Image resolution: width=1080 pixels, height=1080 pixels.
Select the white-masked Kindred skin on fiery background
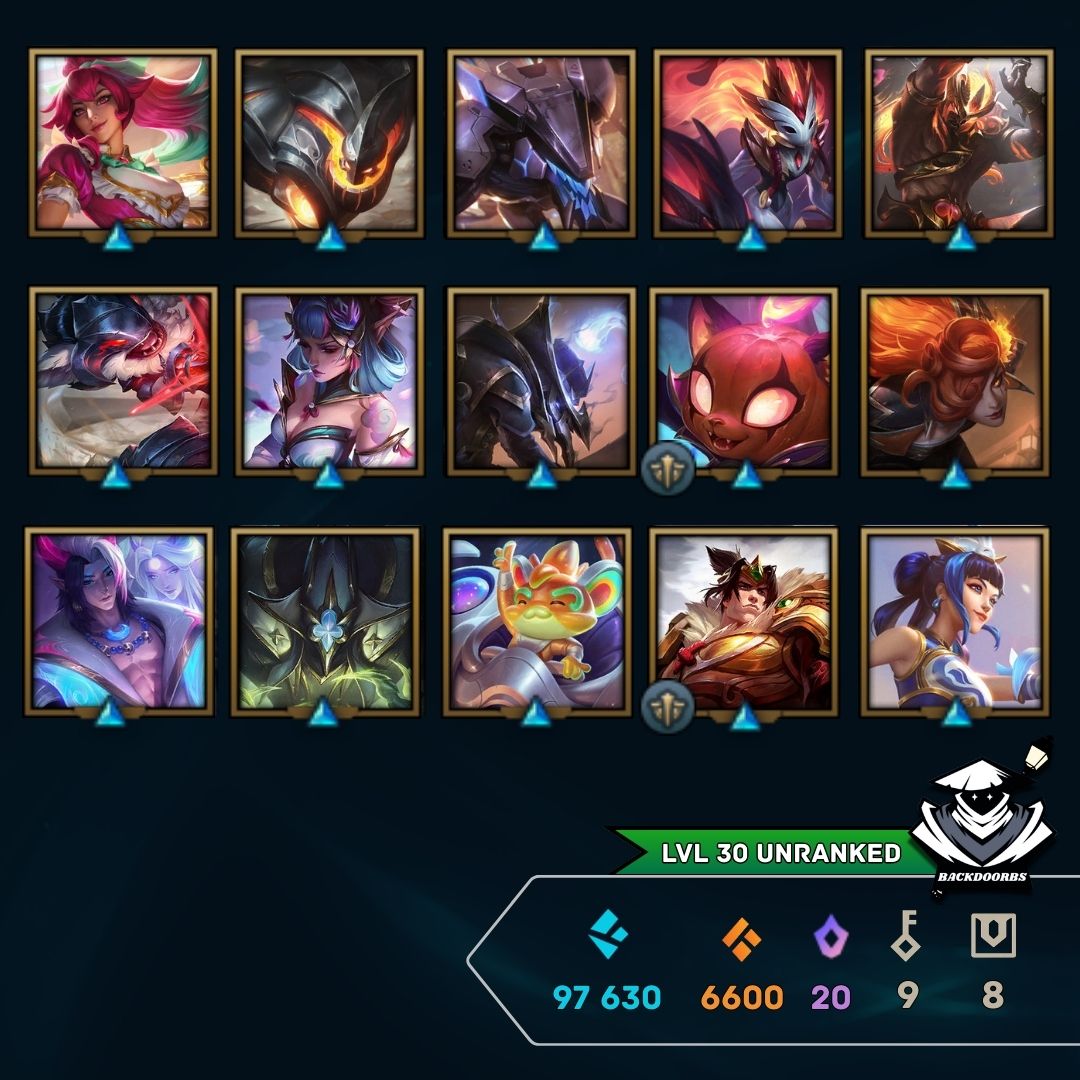pyautogui.click(x=748, y=143)
